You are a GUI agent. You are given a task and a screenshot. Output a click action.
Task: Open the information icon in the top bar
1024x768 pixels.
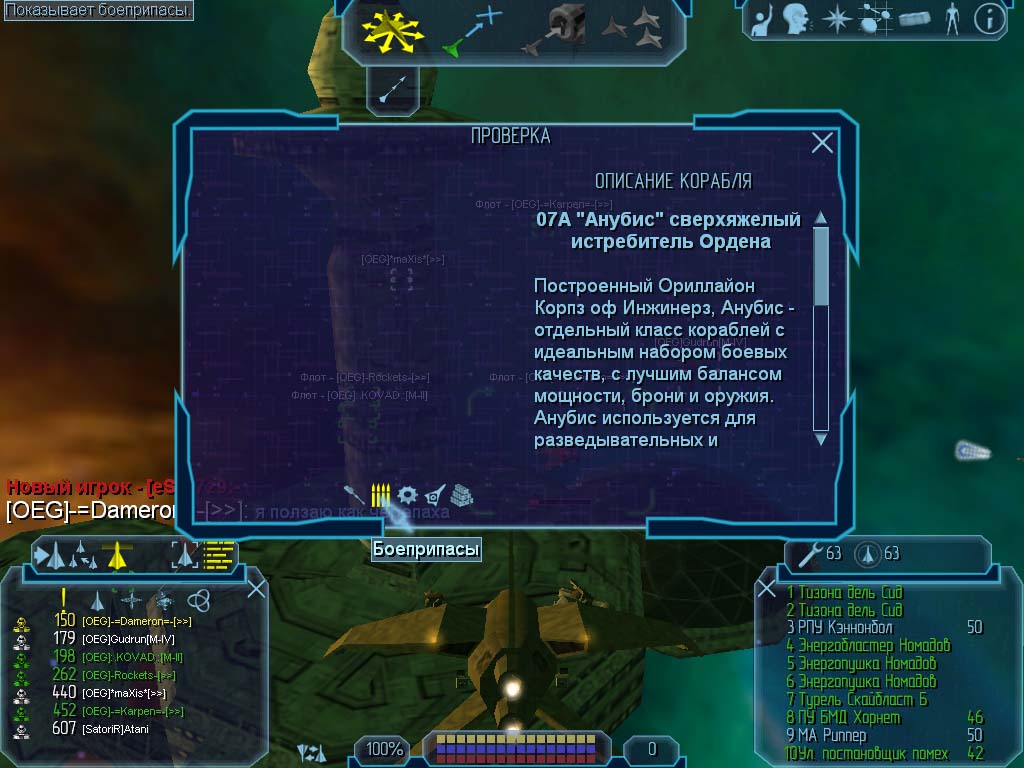[989, 19]
